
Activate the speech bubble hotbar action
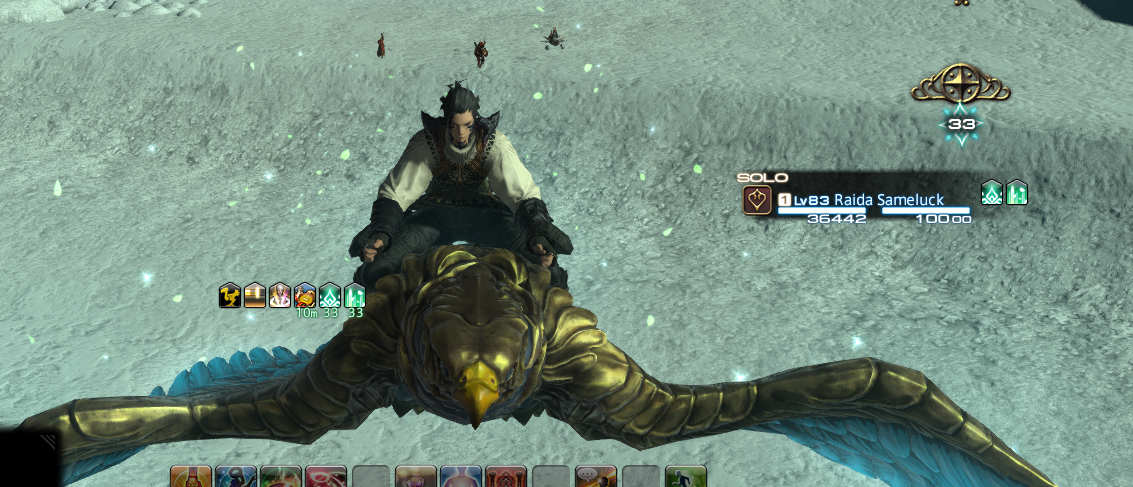[x=596, y=478]
